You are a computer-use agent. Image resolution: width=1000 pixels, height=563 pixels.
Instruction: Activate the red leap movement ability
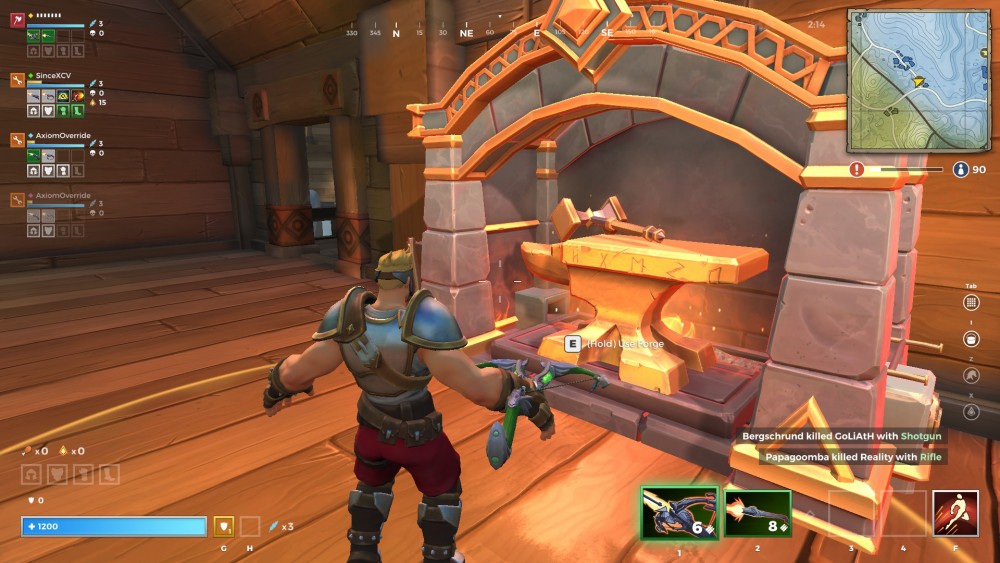click(x=955, y=513)
